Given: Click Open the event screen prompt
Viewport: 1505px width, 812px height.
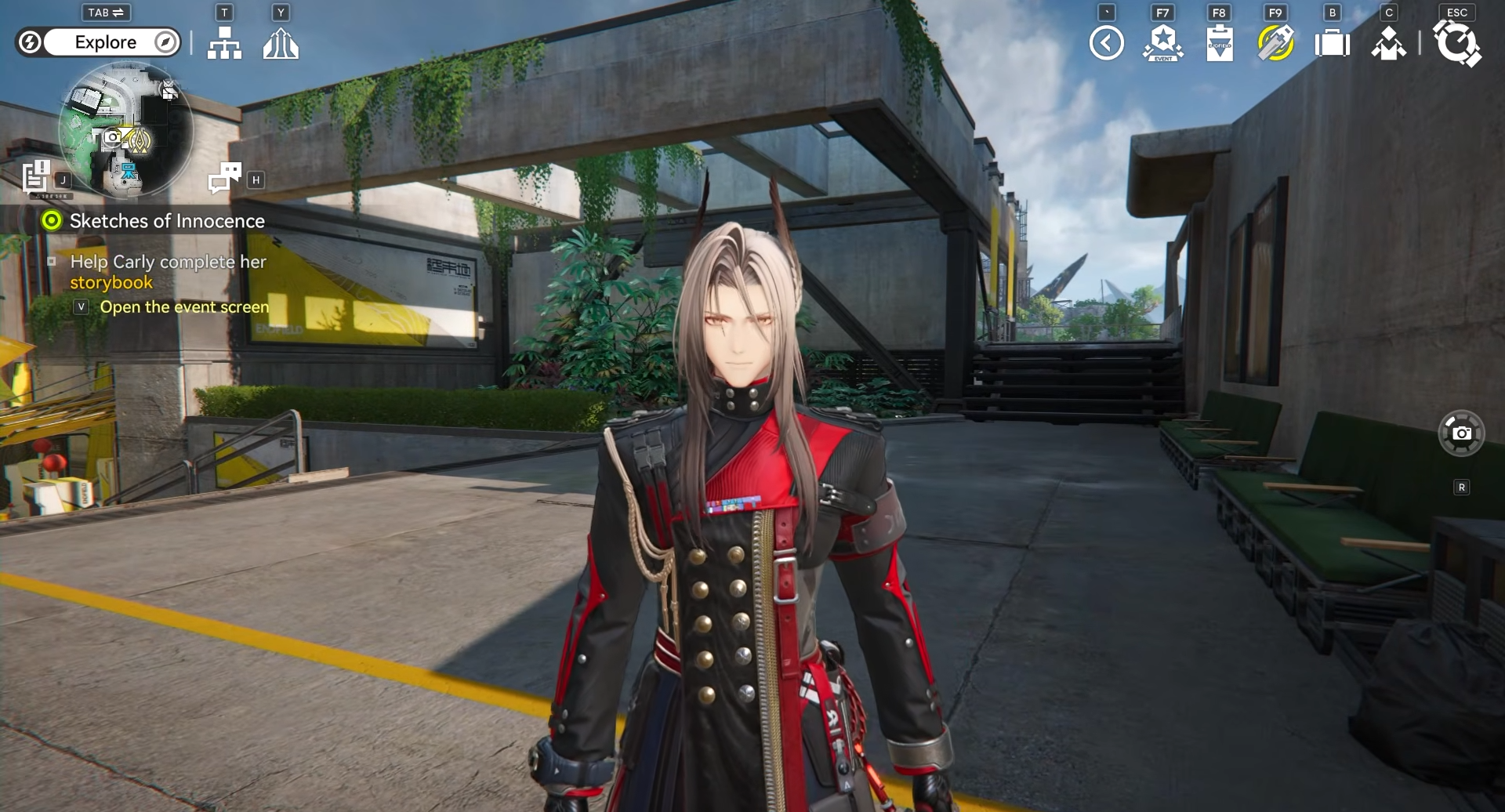Looking at the screenshot, I should click(183, 307).
